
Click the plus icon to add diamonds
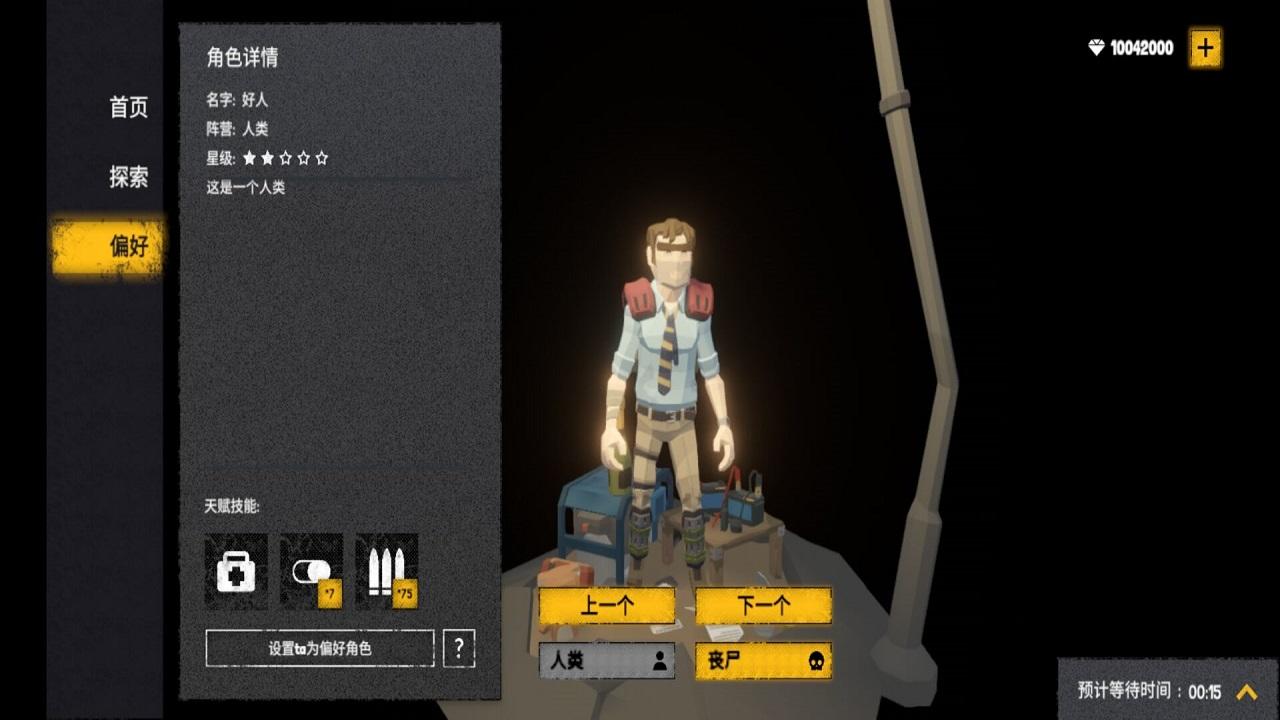(x=1205, y=45)
